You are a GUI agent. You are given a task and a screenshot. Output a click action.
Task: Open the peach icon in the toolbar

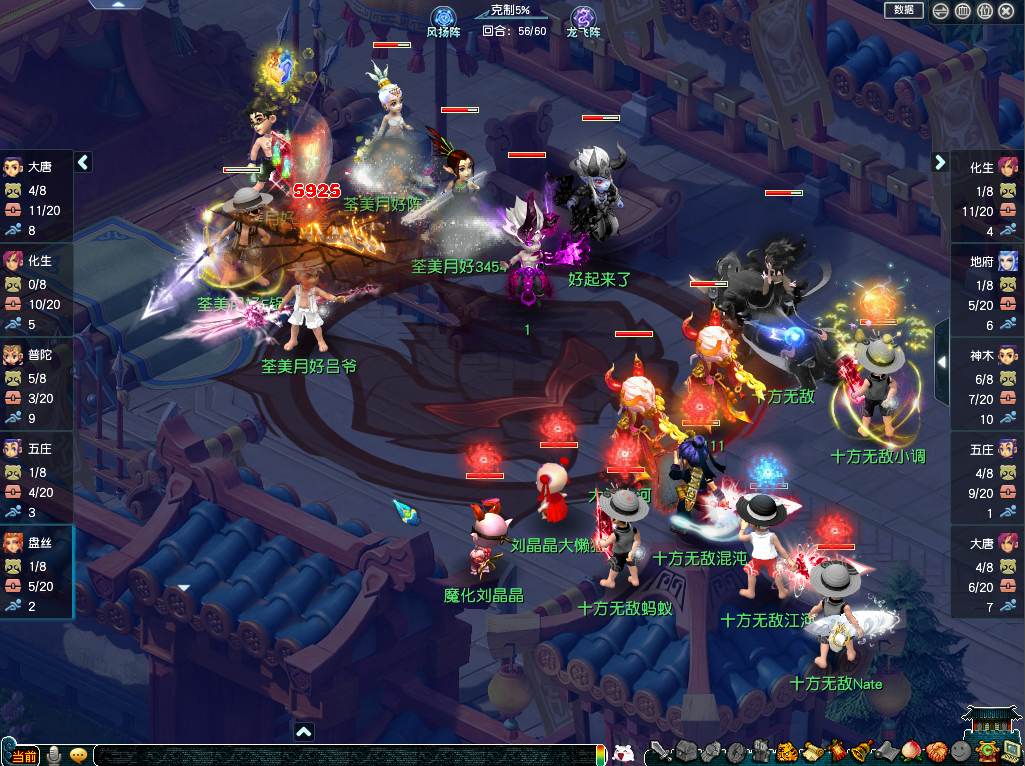click(x=911, y=752)
